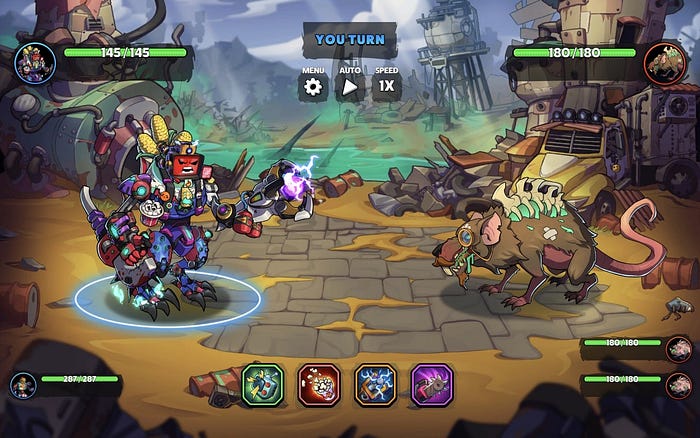The width and height of the screenshot is (700, 438).
Task: Use the green-framed robot punch ability
Action: coord(263,384)
